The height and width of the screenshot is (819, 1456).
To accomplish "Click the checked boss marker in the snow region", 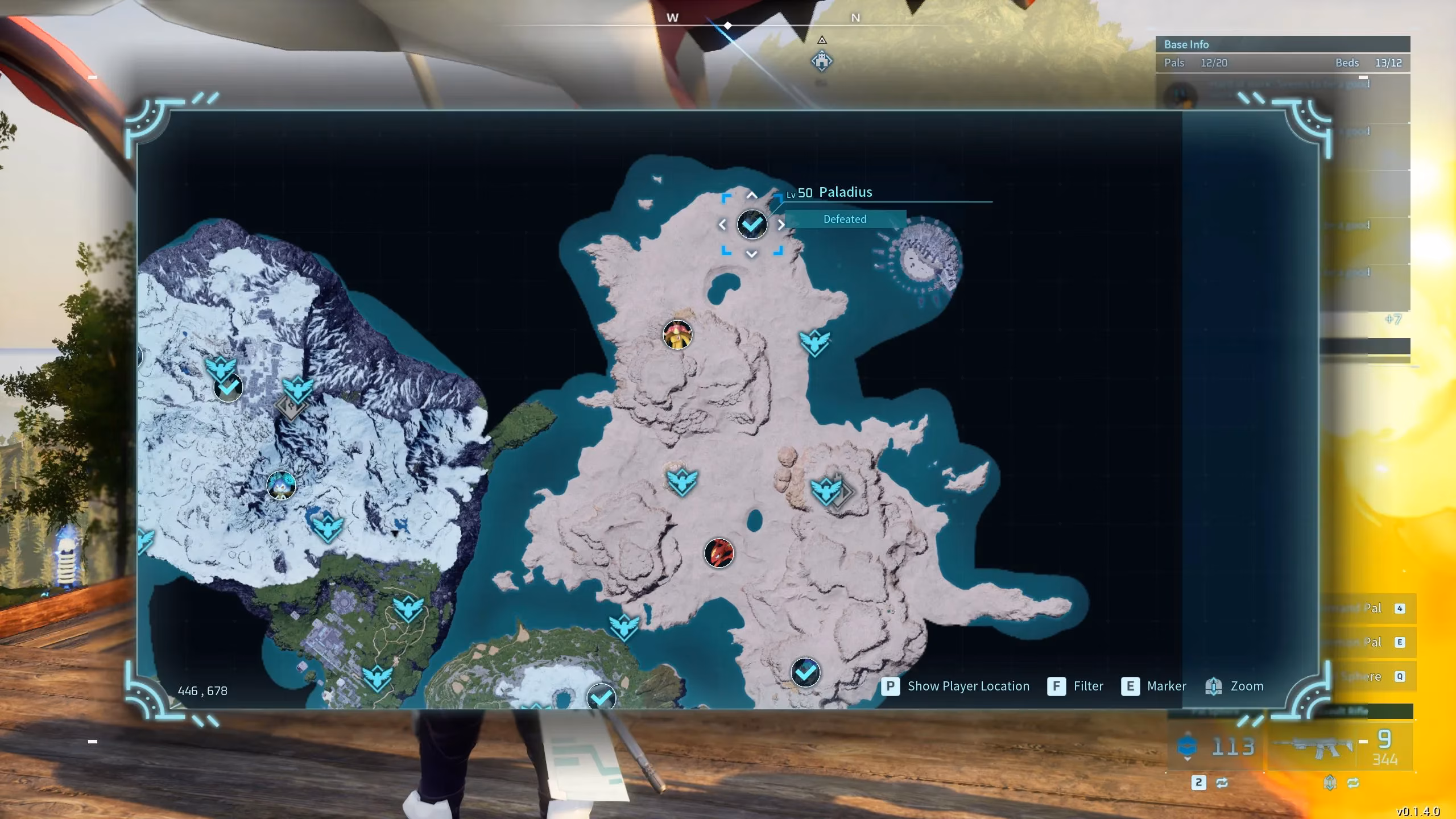I will [229, 388].
